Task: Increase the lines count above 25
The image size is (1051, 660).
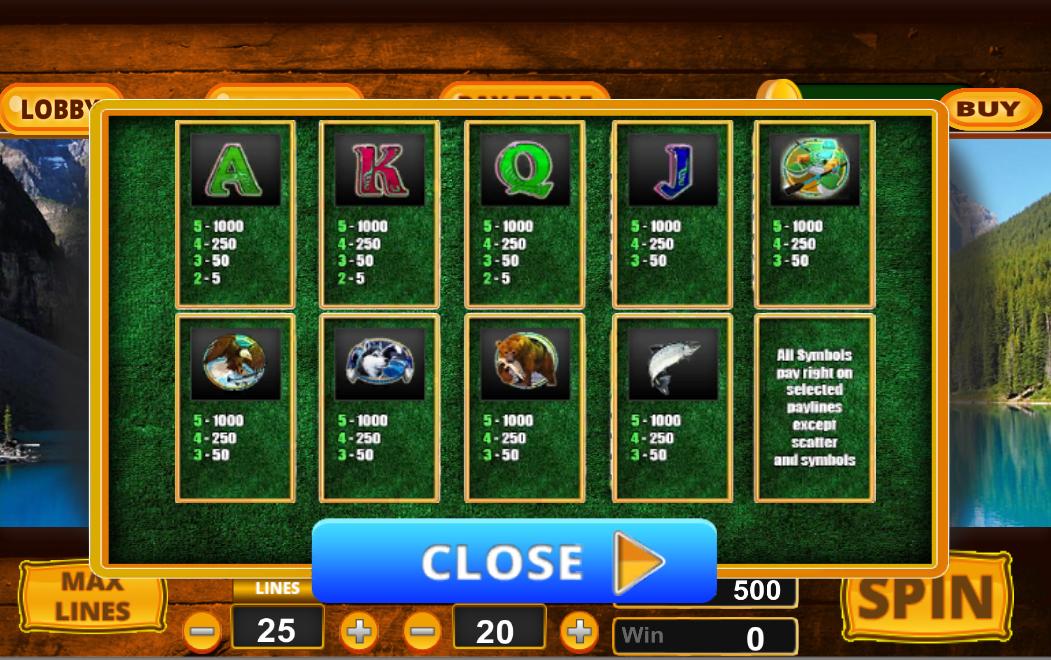Action: pos(359,632)
